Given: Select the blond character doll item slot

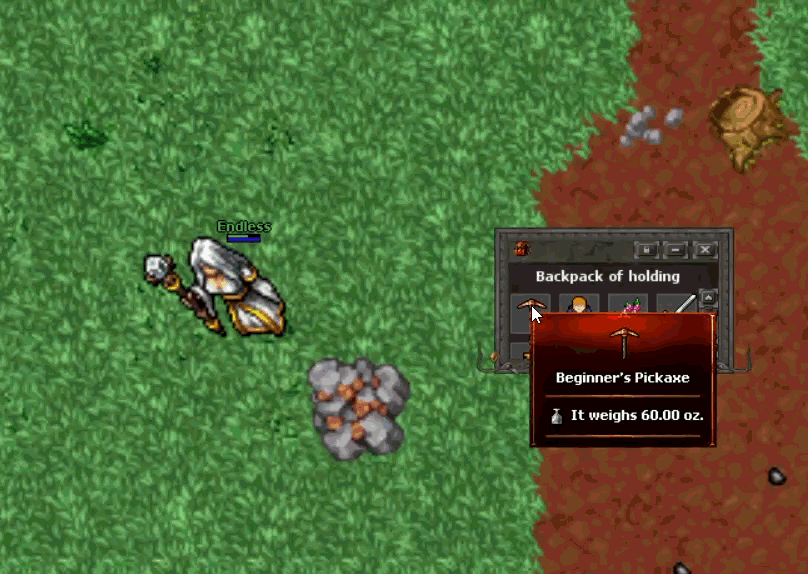Looking at the screenshot, I should (579, 307).
